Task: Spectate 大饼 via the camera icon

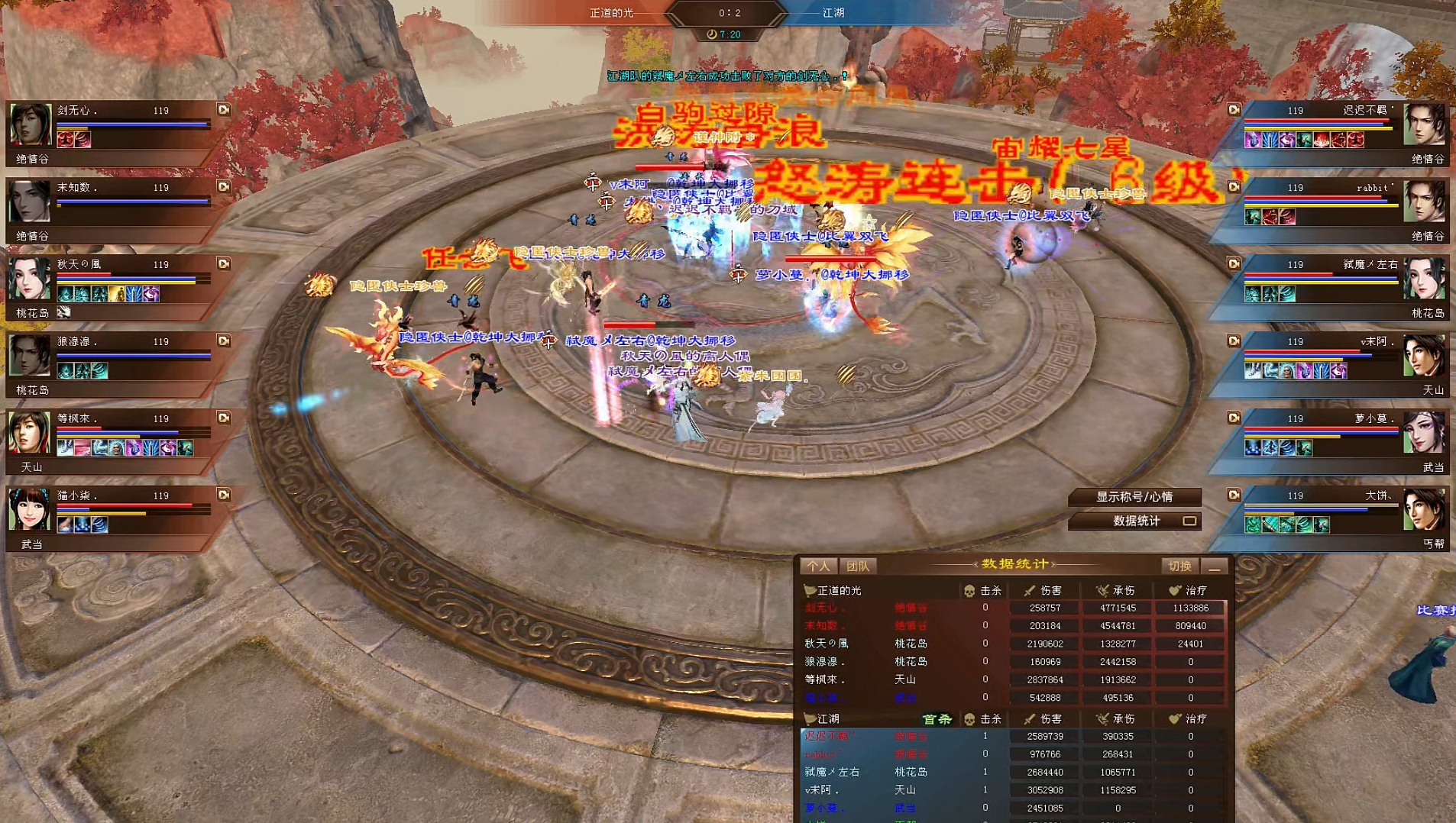Action: tap(1234, 495)
